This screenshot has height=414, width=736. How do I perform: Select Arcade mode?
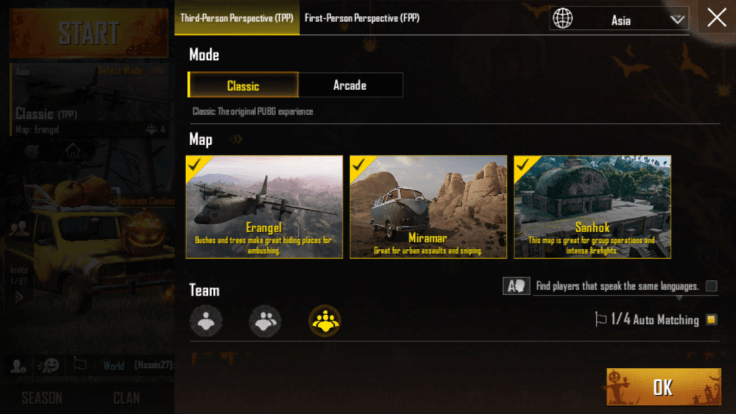click(350, 85)
